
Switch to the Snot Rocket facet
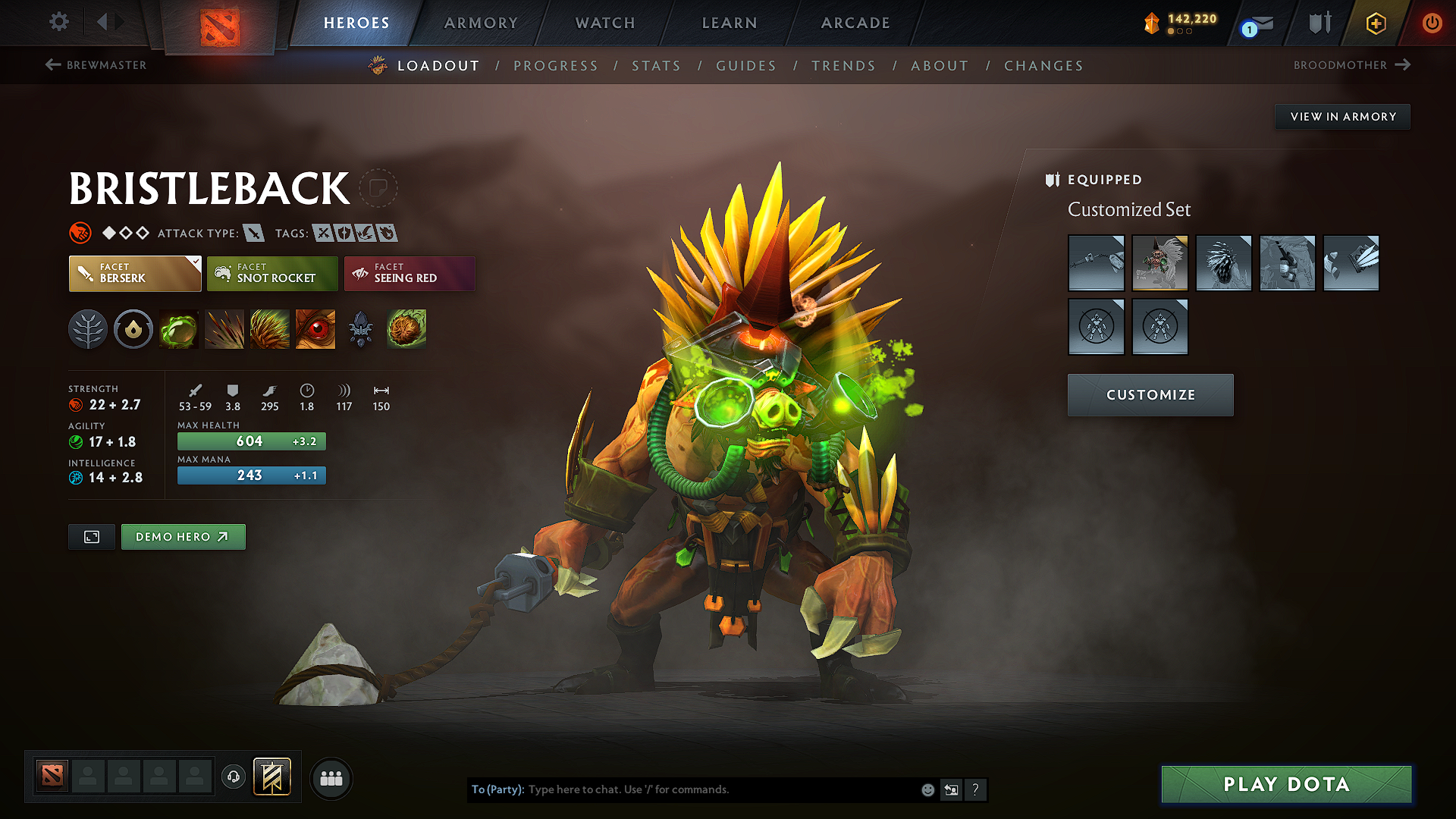[272, 274]
